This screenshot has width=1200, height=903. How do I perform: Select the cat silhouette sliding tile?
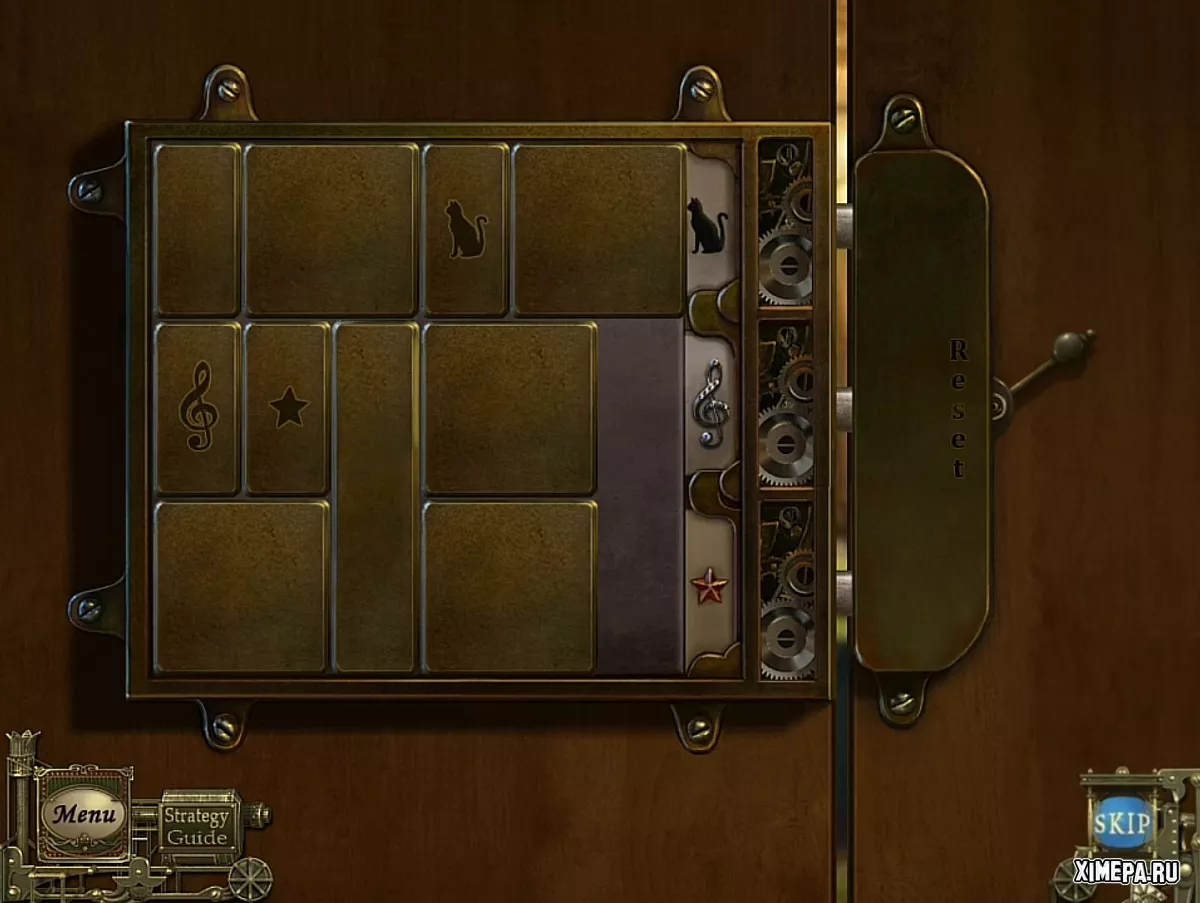(465, 230)
